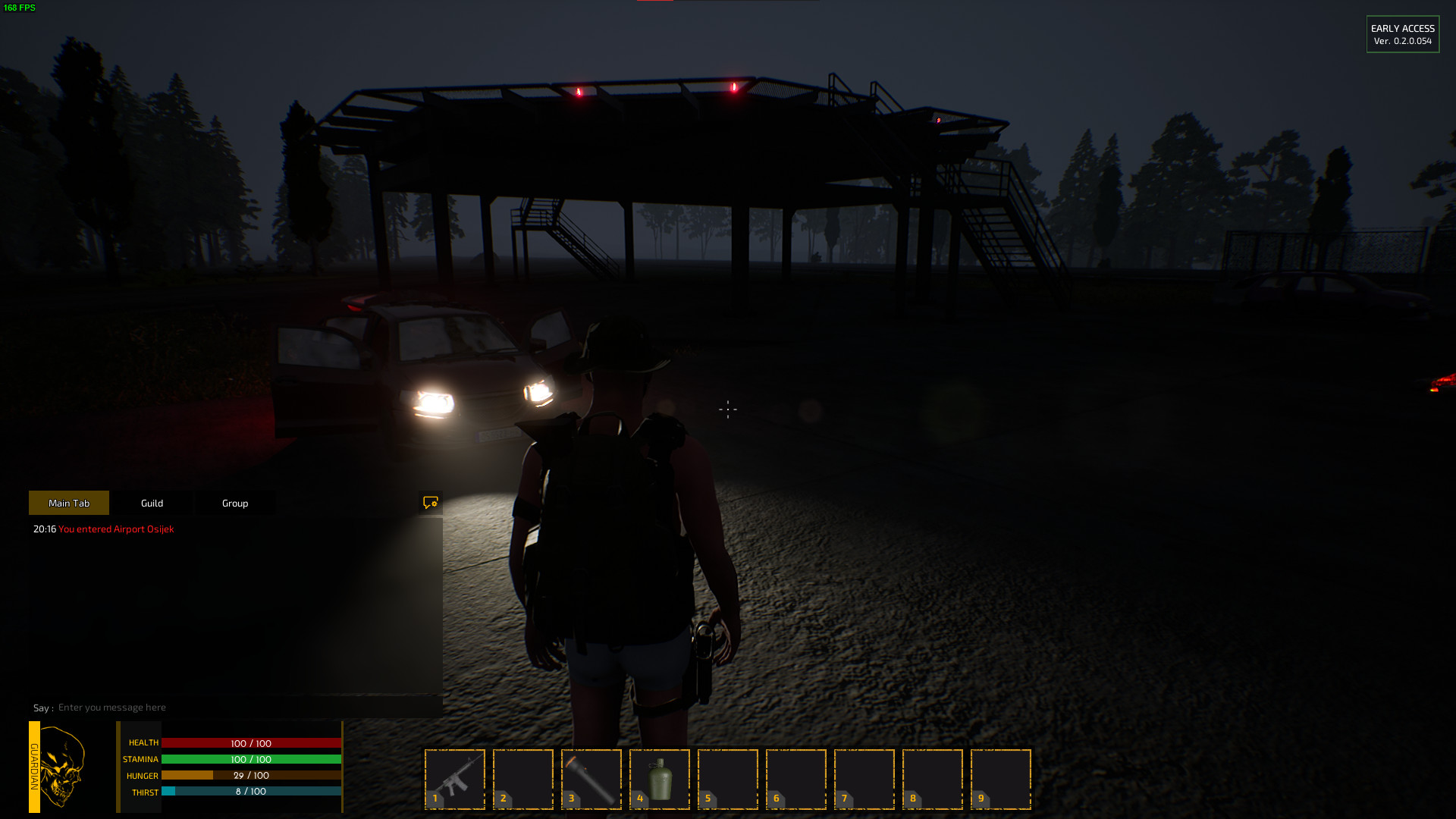The image size is (1456, 819).
Task: Choose the flashlight in hotbar slot 3
Action: [591, 779]
